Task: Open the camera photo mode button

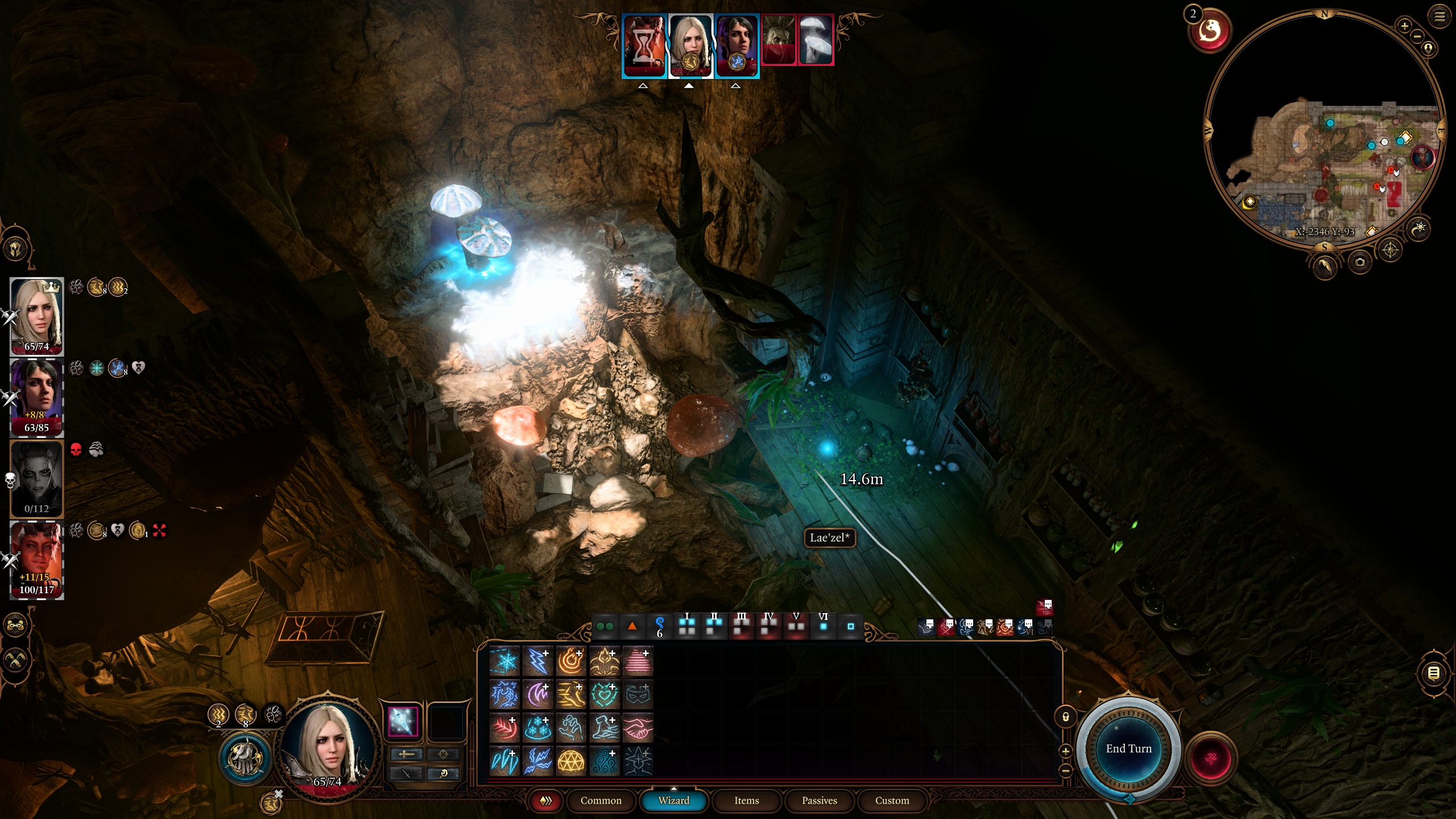Action: (x=1359, y=262)
